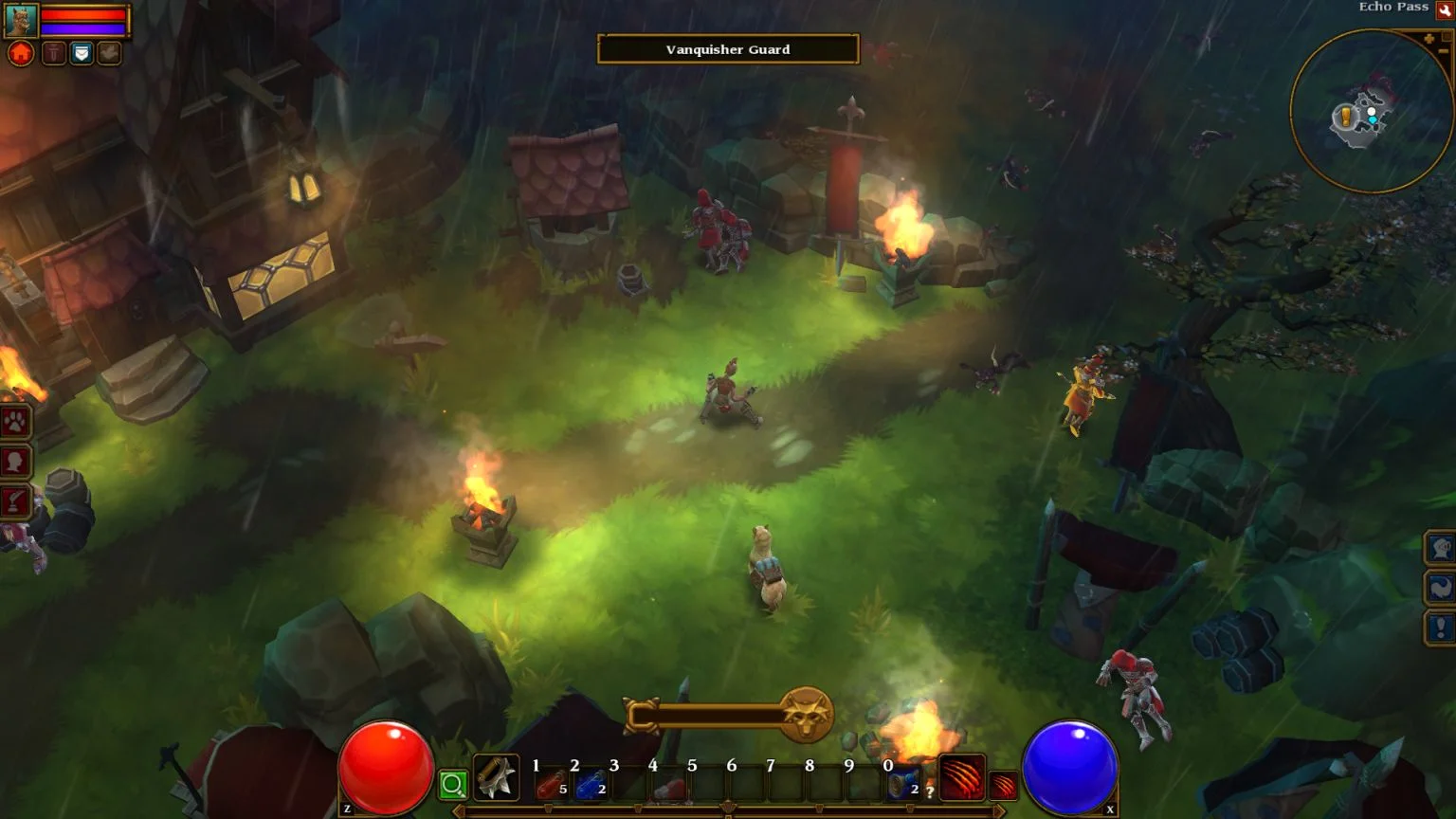Screen dimensions: 1456x819
Task: Use the red health potion in slot 1
Action: (x=550, y=785)
